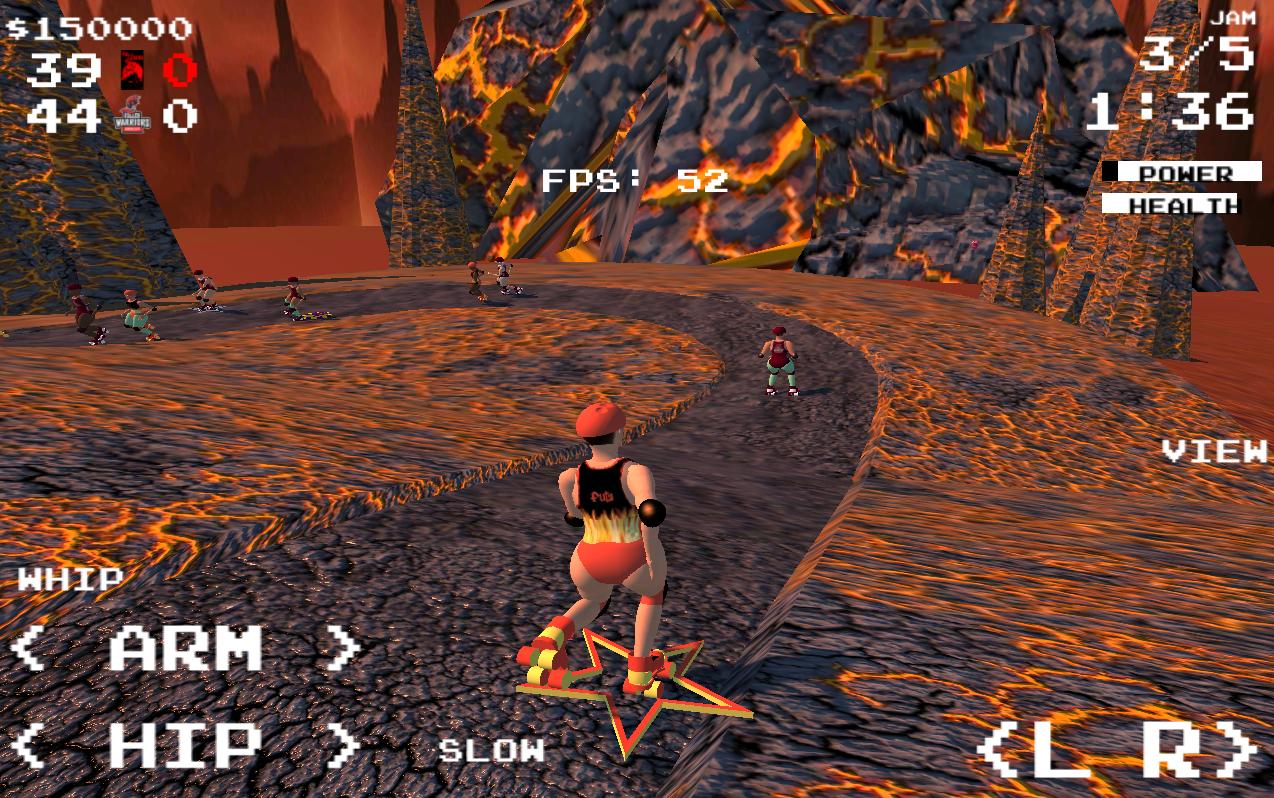Activate the SLOW control
This screenshot has width=1274, height=798.
point(492,750)
